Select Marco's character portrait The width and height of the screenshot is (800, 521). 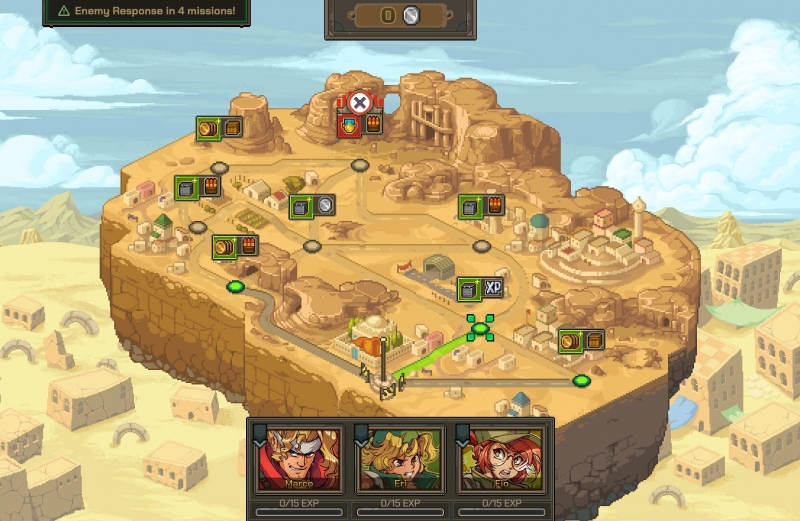coord(298,459)
